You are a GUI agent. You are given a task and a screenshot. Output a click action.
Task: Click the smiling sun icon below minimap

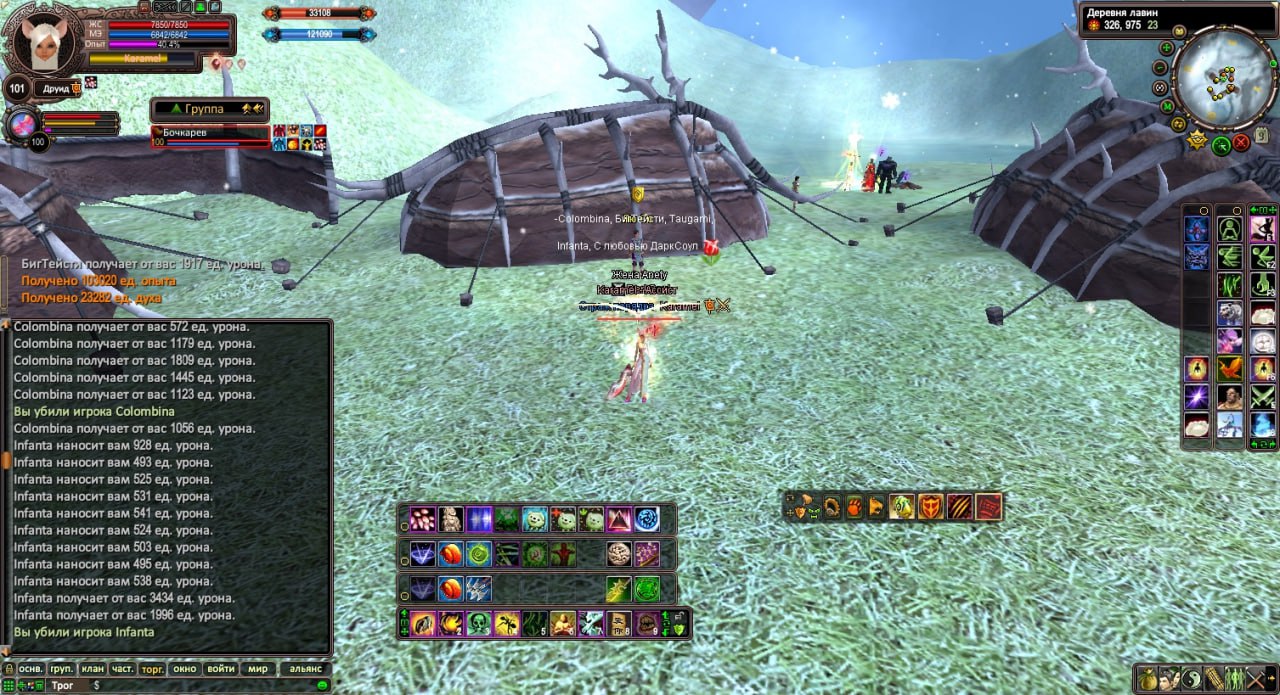tap(1196, 141)
